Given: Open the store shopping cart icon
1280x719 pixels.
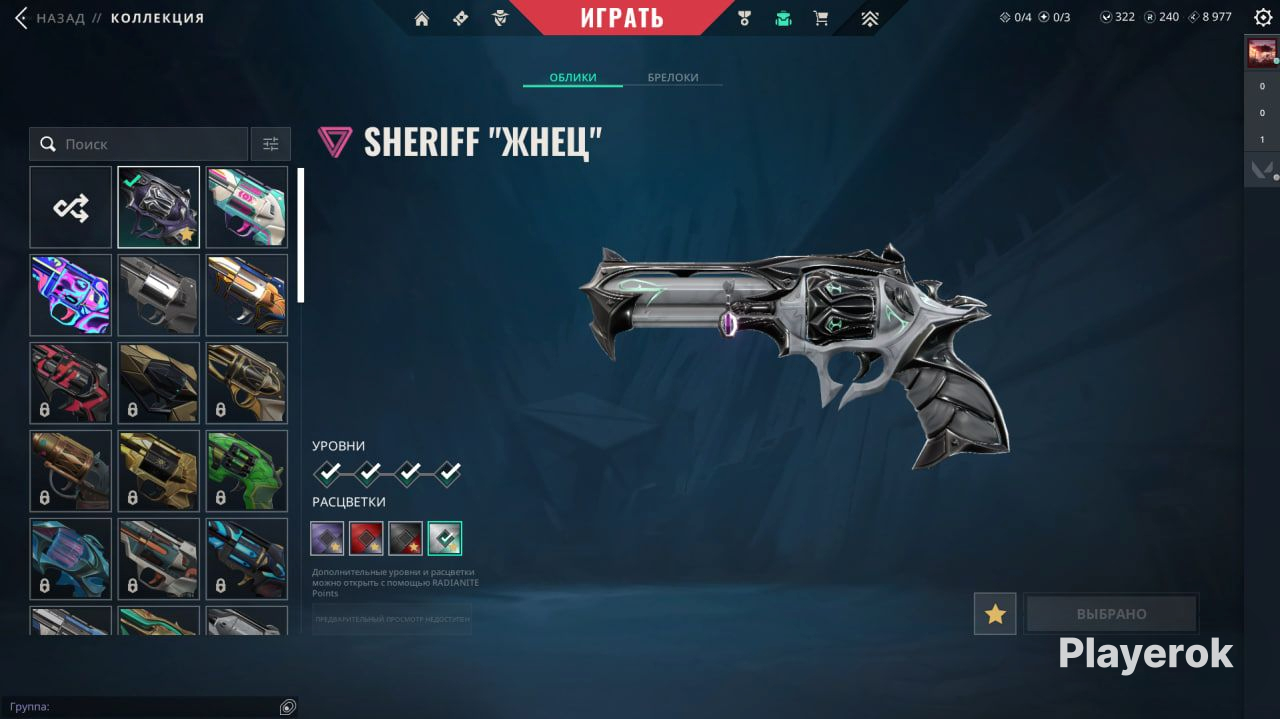Looking at the screenshot, I should point(821,18).
